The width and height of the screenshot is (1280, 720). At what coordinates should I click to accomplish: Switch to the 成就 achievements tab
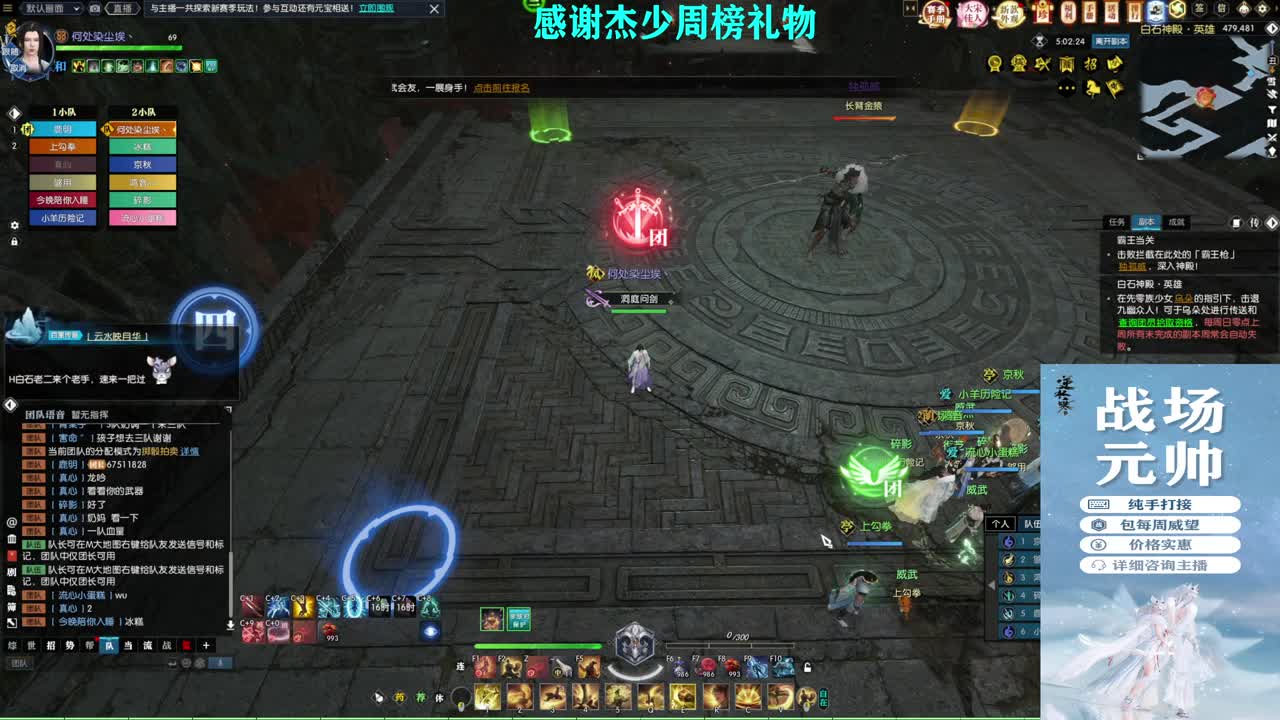click(1177, 221)
